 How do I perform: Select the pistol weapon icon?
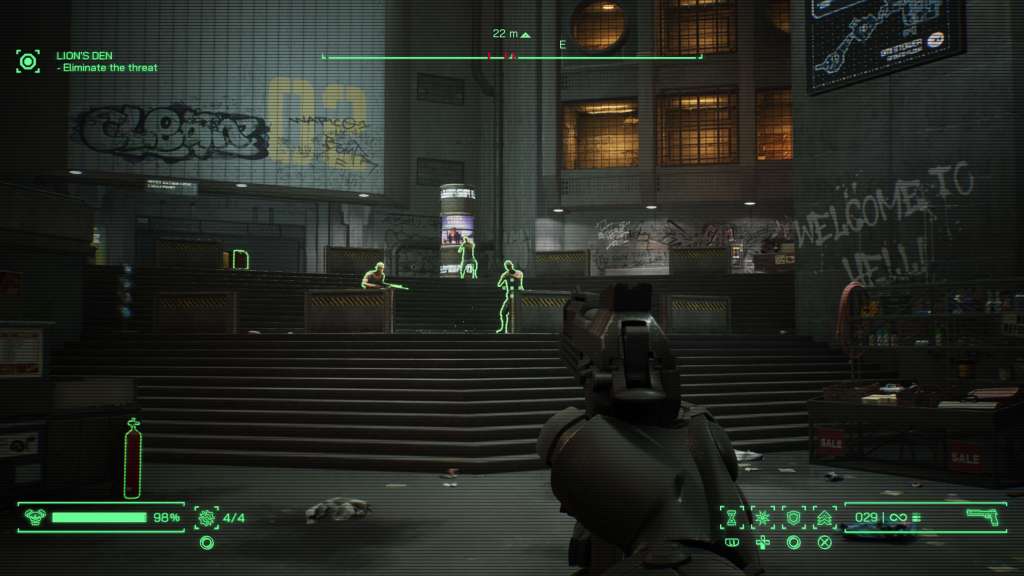click(983, 516)
